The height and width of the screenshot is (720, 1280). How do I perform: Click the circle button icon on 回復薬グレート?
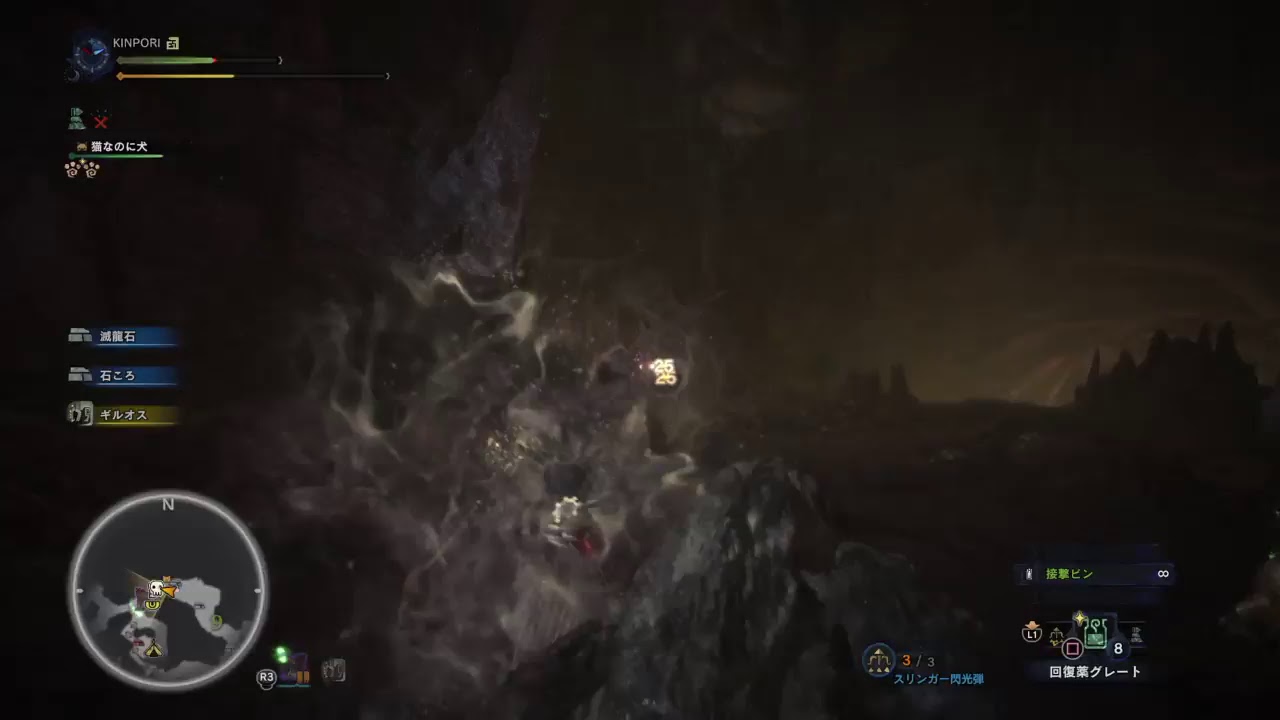(x=1071, y=649)
